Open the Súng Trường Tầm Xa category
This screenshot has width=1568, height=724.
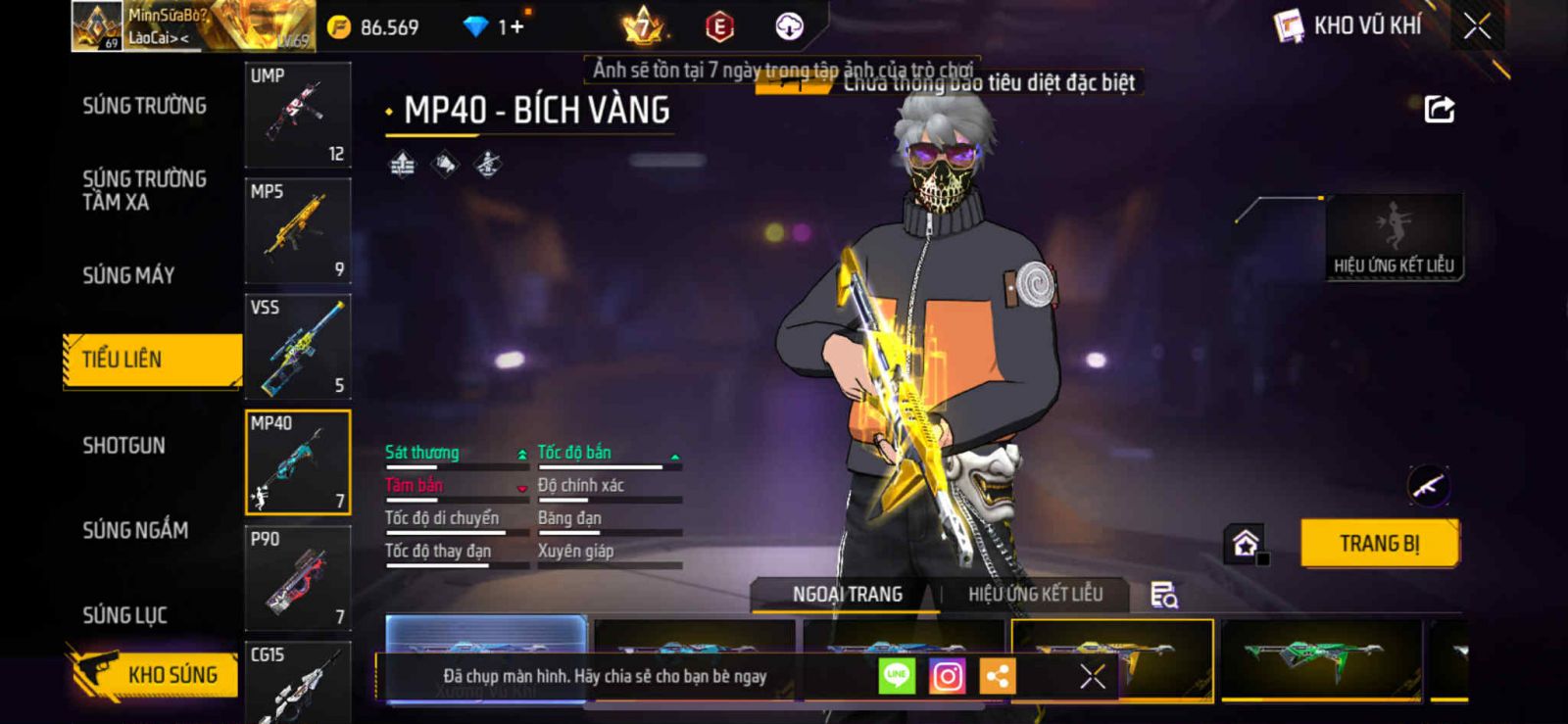point(144,190)
